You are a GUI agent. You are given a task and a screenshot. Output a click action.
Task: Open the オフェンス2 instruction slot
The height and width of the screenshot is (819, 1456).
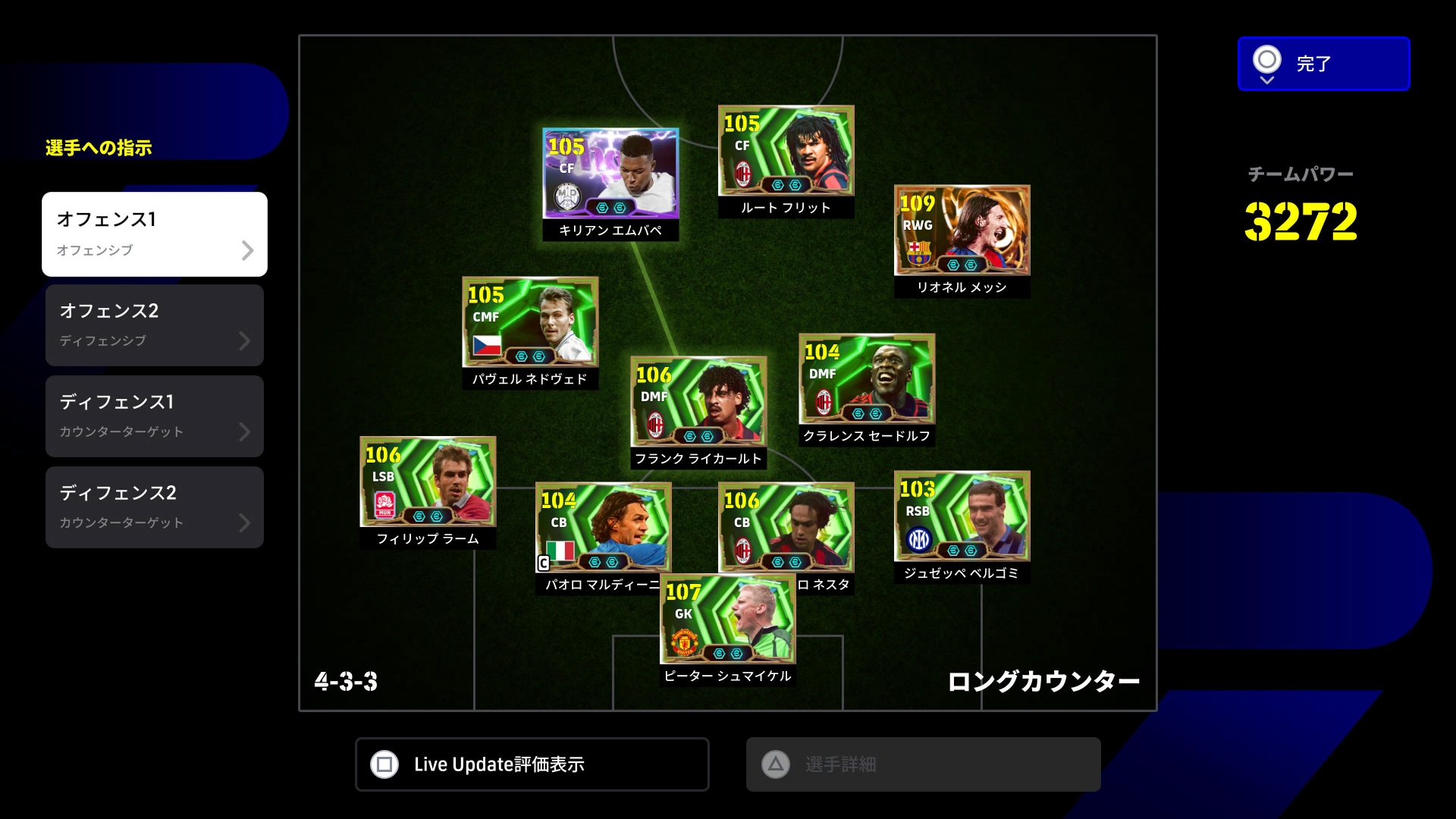(x=155, y=325)
